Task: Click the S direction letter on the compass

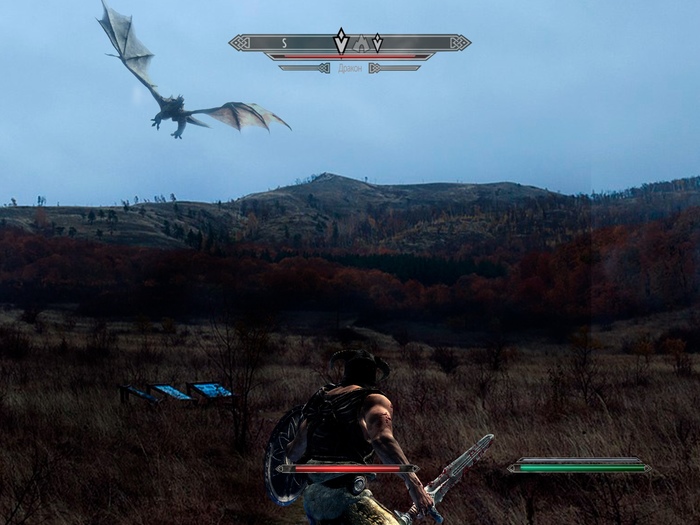Action: (284, 43)
